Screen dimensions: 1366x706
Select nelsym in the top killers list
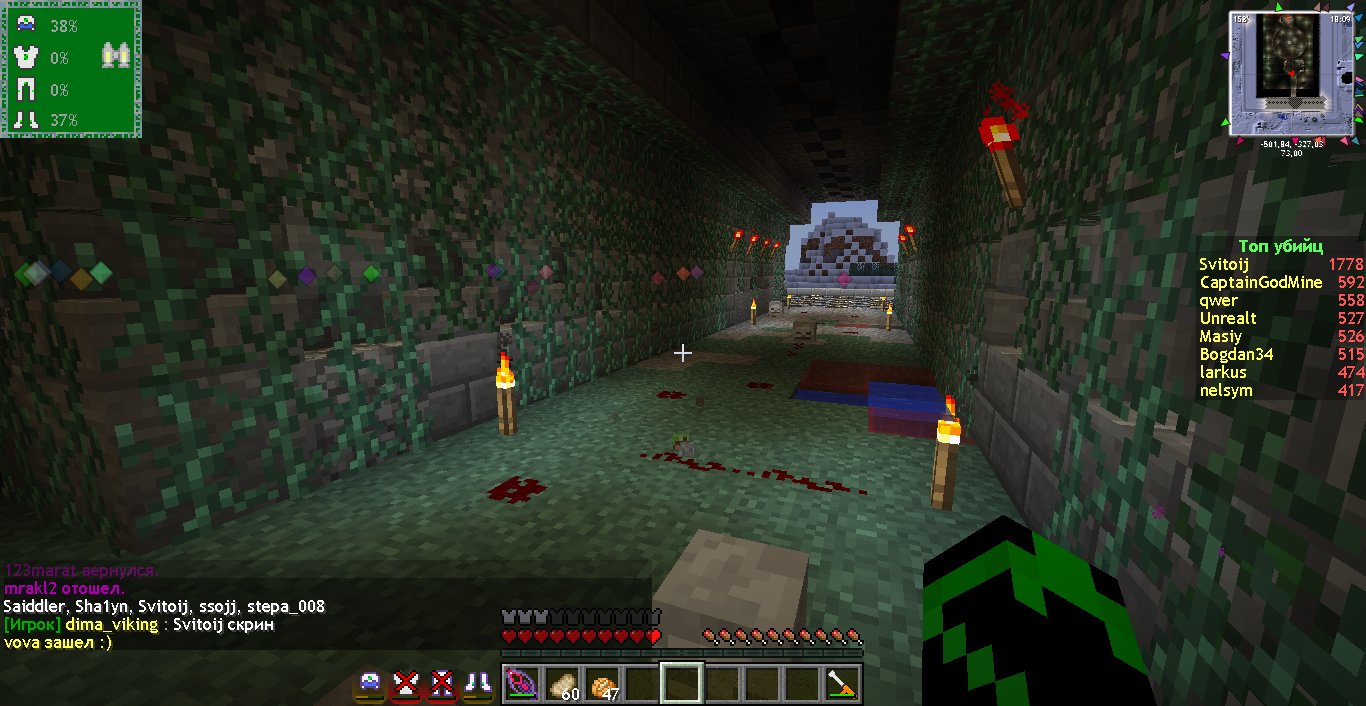(1225, 390)
